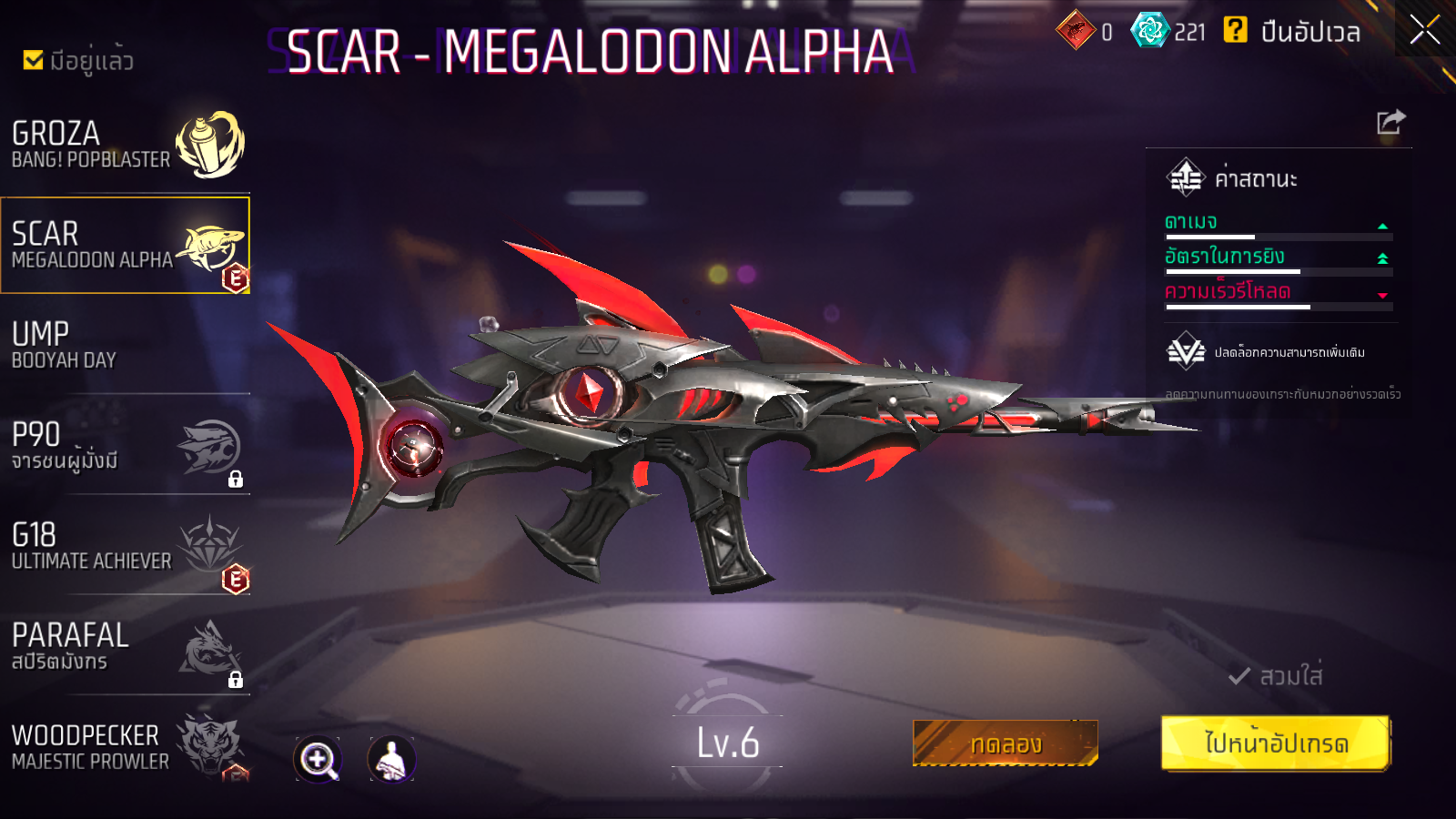Try out the weapon with orange button
The image size is (1456, 819).
pyautogui.click(x=1006, y=743)
